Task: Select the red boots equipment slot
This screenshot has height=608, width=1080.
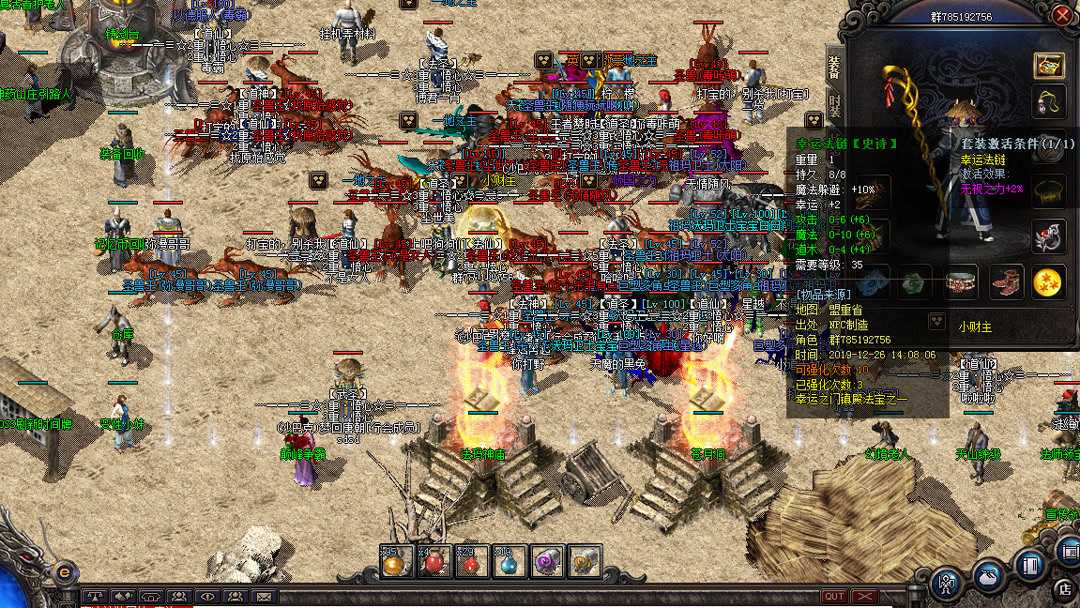Action: [x=1006, y=283]
